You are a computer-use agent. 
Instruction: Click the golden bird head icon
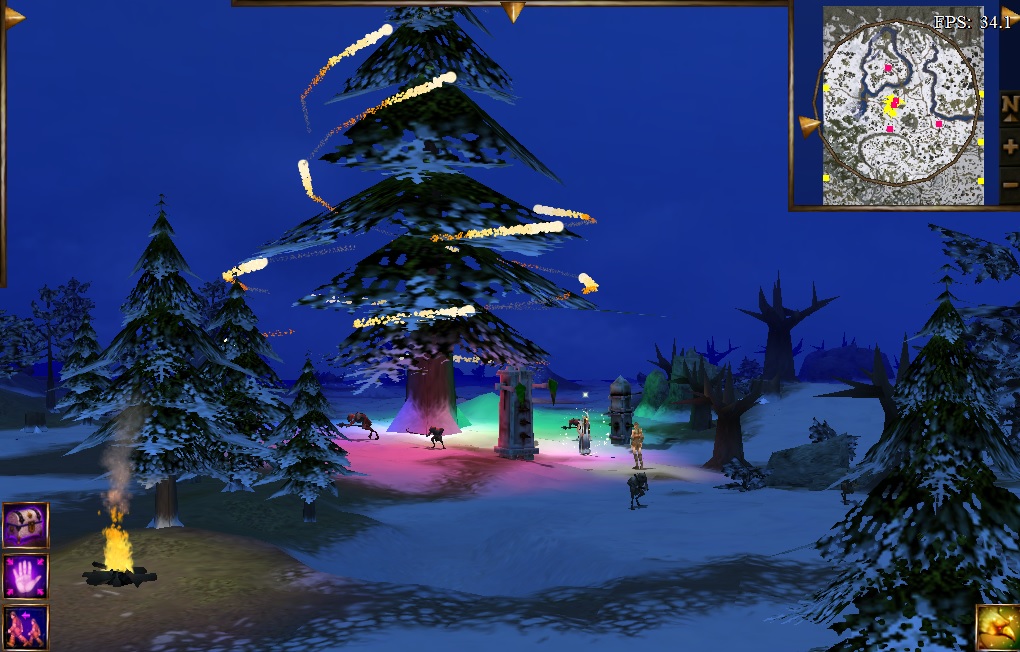coord(997,627)
